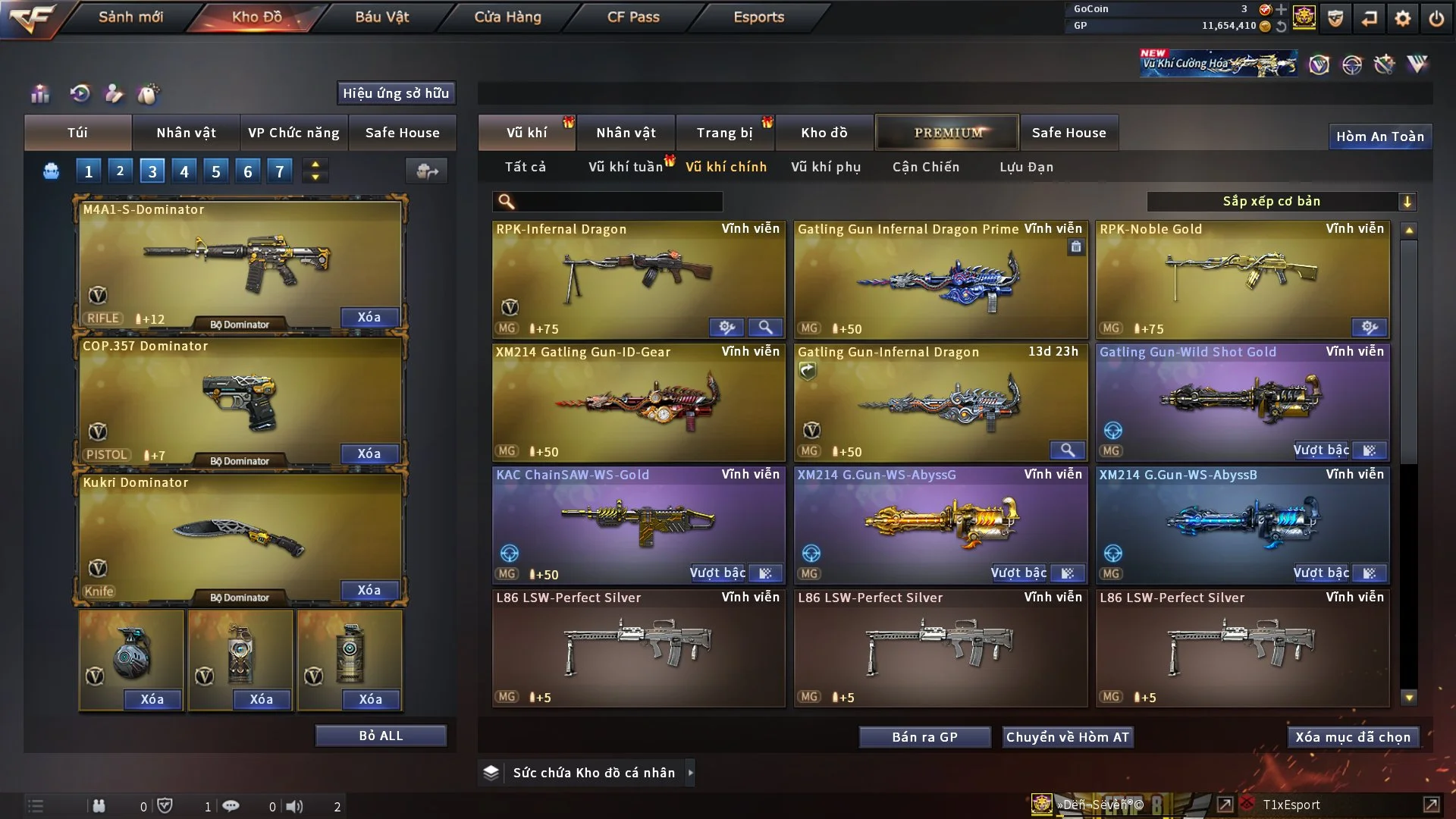The height and width of the screenshot is (819, 1456).
Task: Sell item with Bán ra GP
Action: pos(924,737)
